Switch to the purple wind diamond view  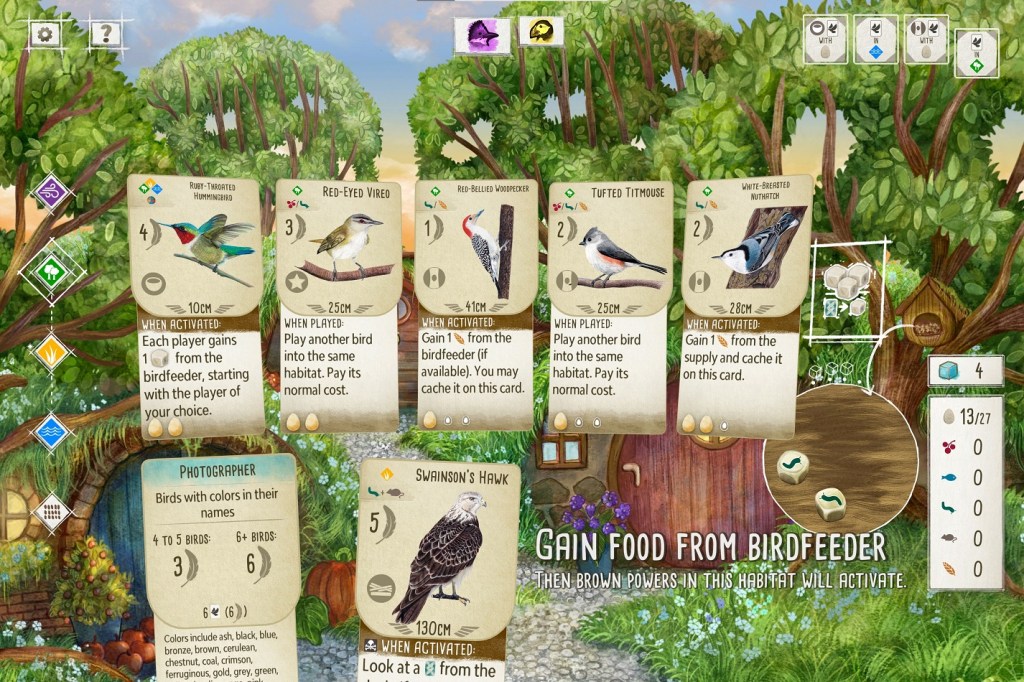tap(52, 192)
